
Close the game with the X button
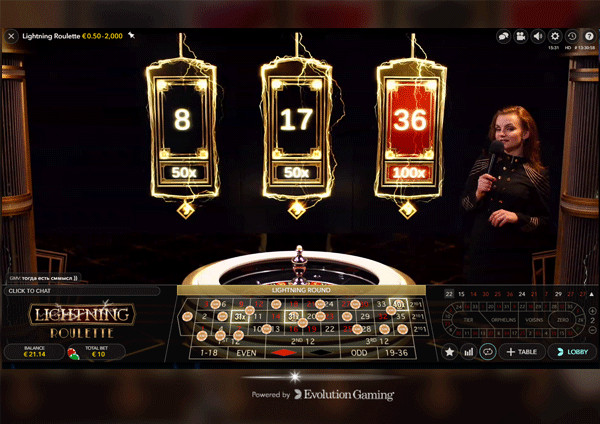click(x=12, y=36)
